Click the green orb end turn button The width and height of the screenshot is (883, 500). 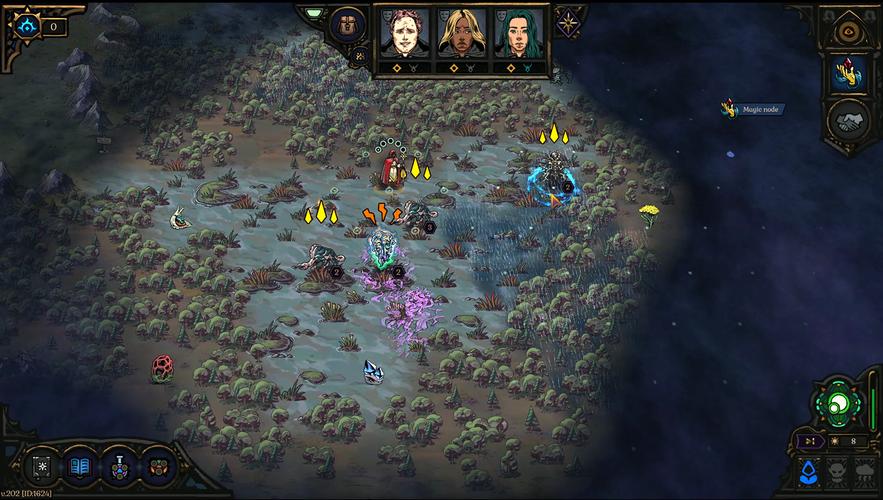point(838,407)
